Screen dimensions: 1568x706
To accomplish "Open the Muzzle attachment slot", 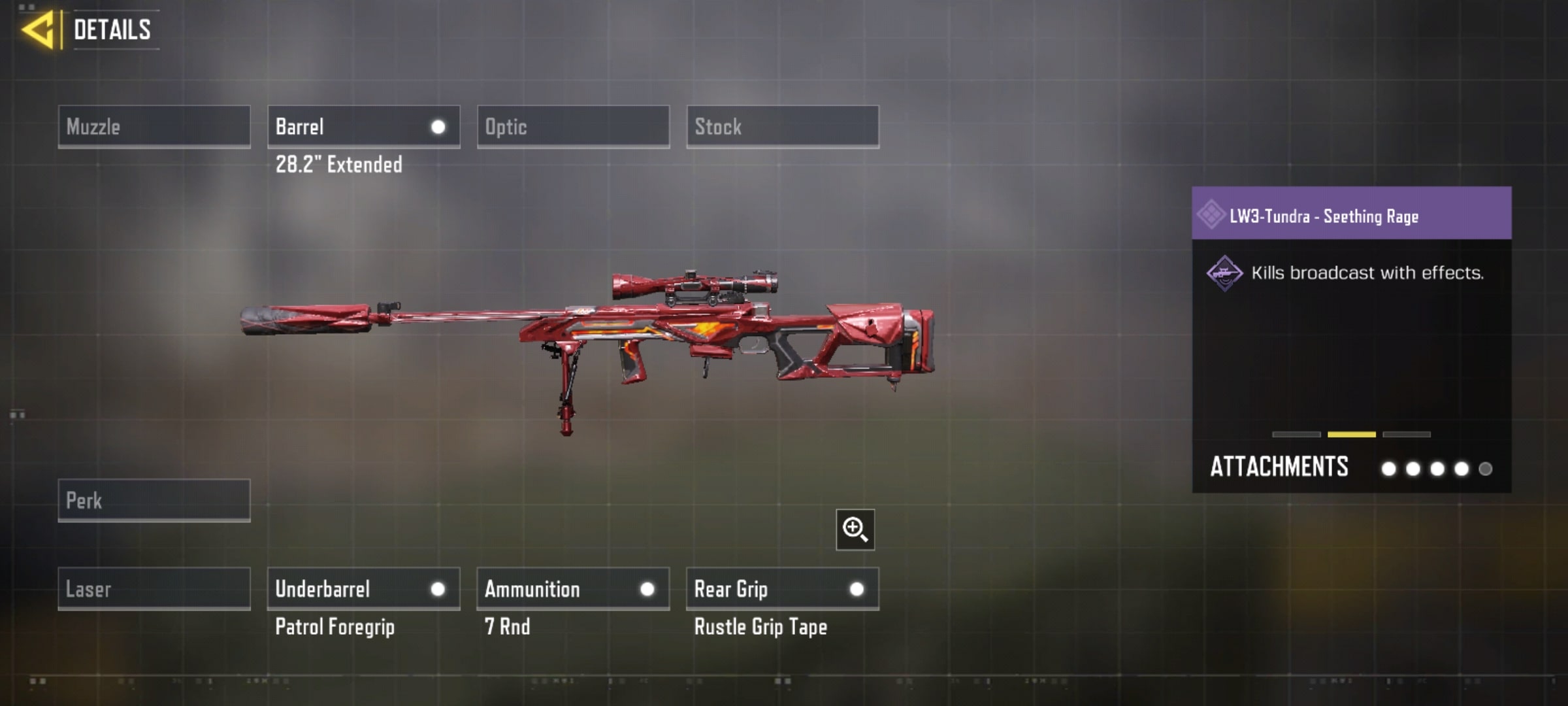I will 154,127.
